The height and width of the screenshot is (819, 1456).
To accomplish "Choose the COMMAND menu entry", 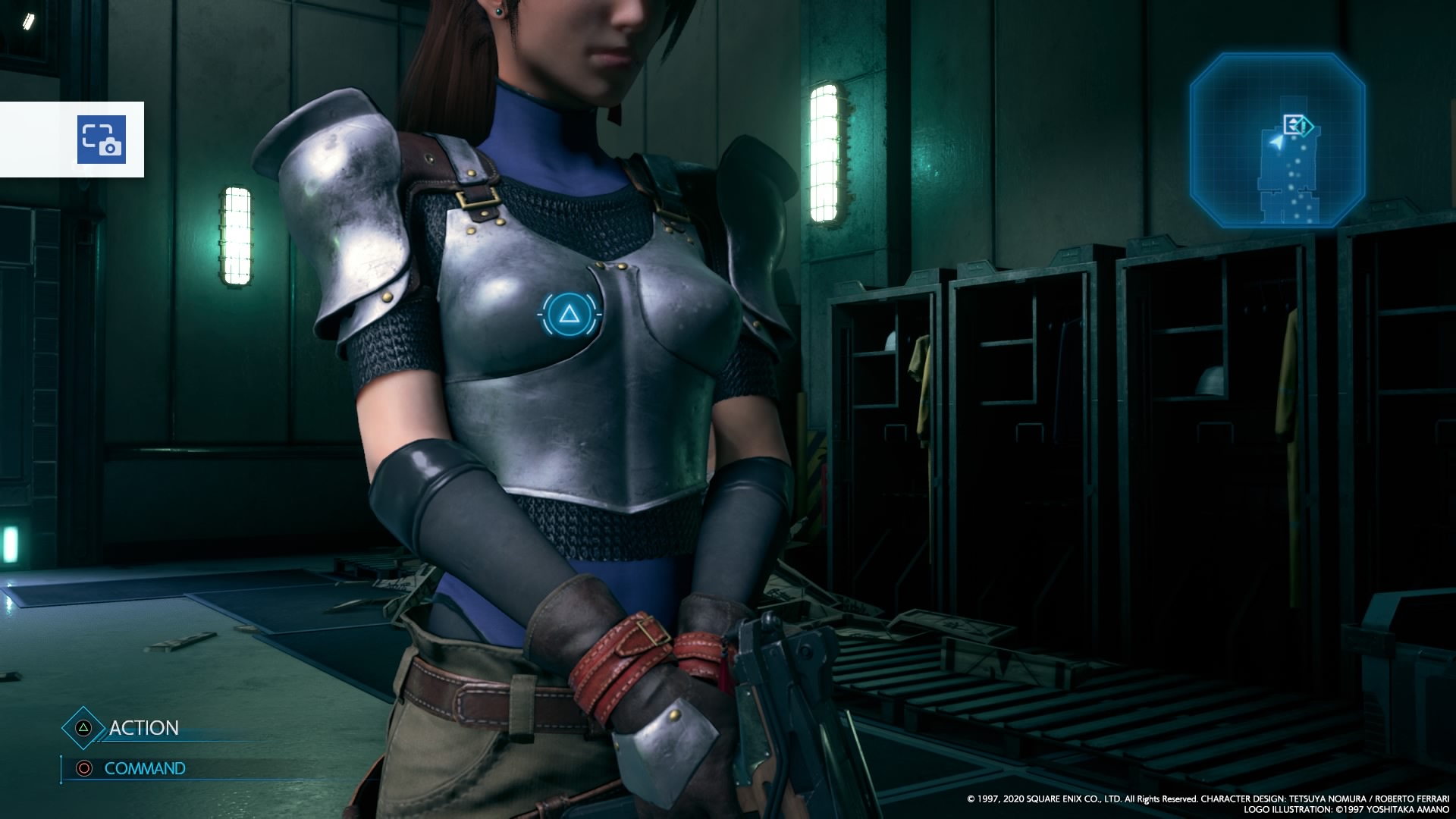I will coord(144,768).
